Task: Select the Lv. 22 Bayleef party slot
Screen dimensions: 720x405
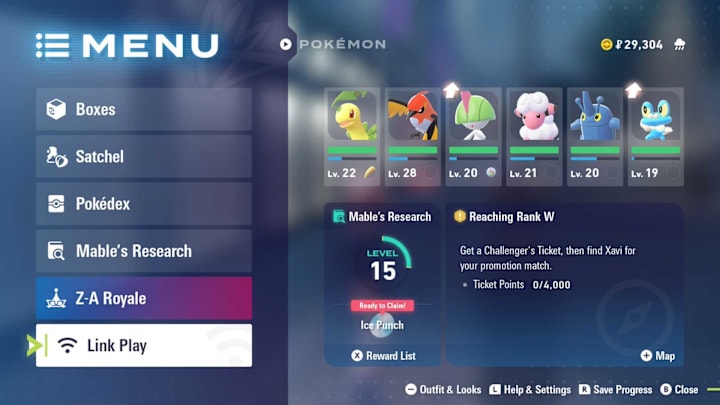Action: tap(352, 135)
